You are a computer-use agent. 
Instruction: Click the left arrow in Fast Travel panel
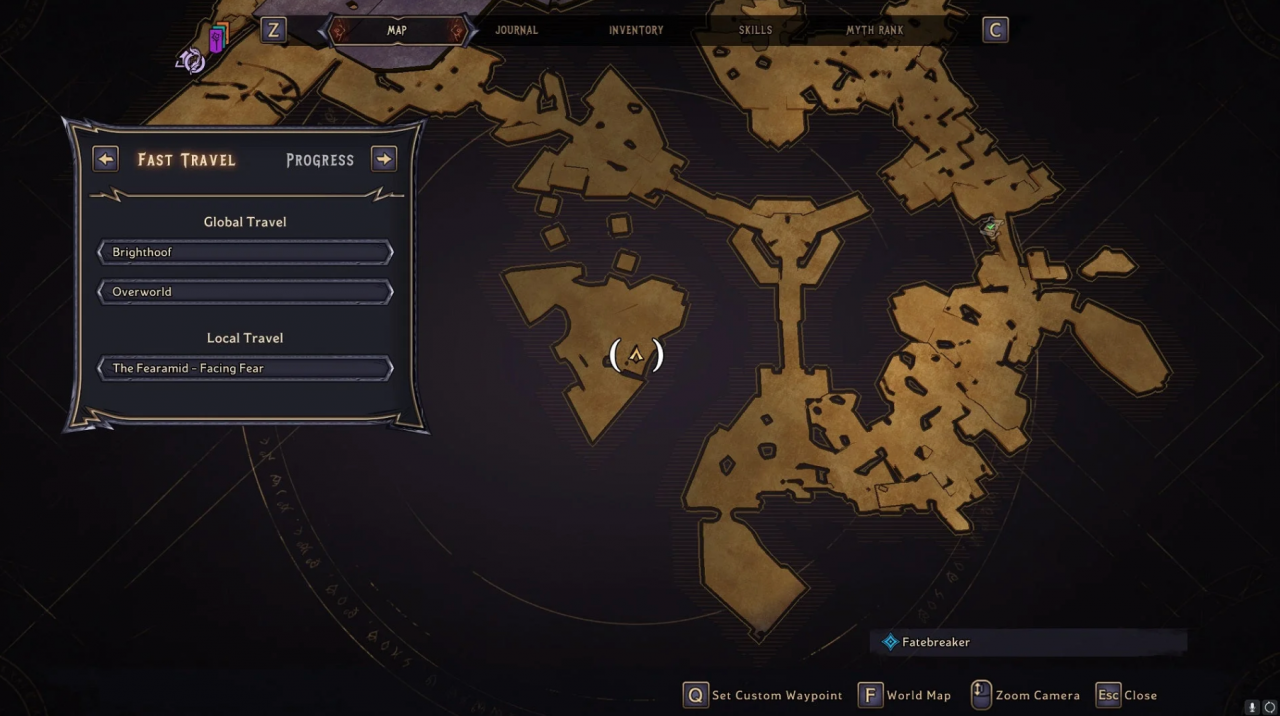pos(105,159)
